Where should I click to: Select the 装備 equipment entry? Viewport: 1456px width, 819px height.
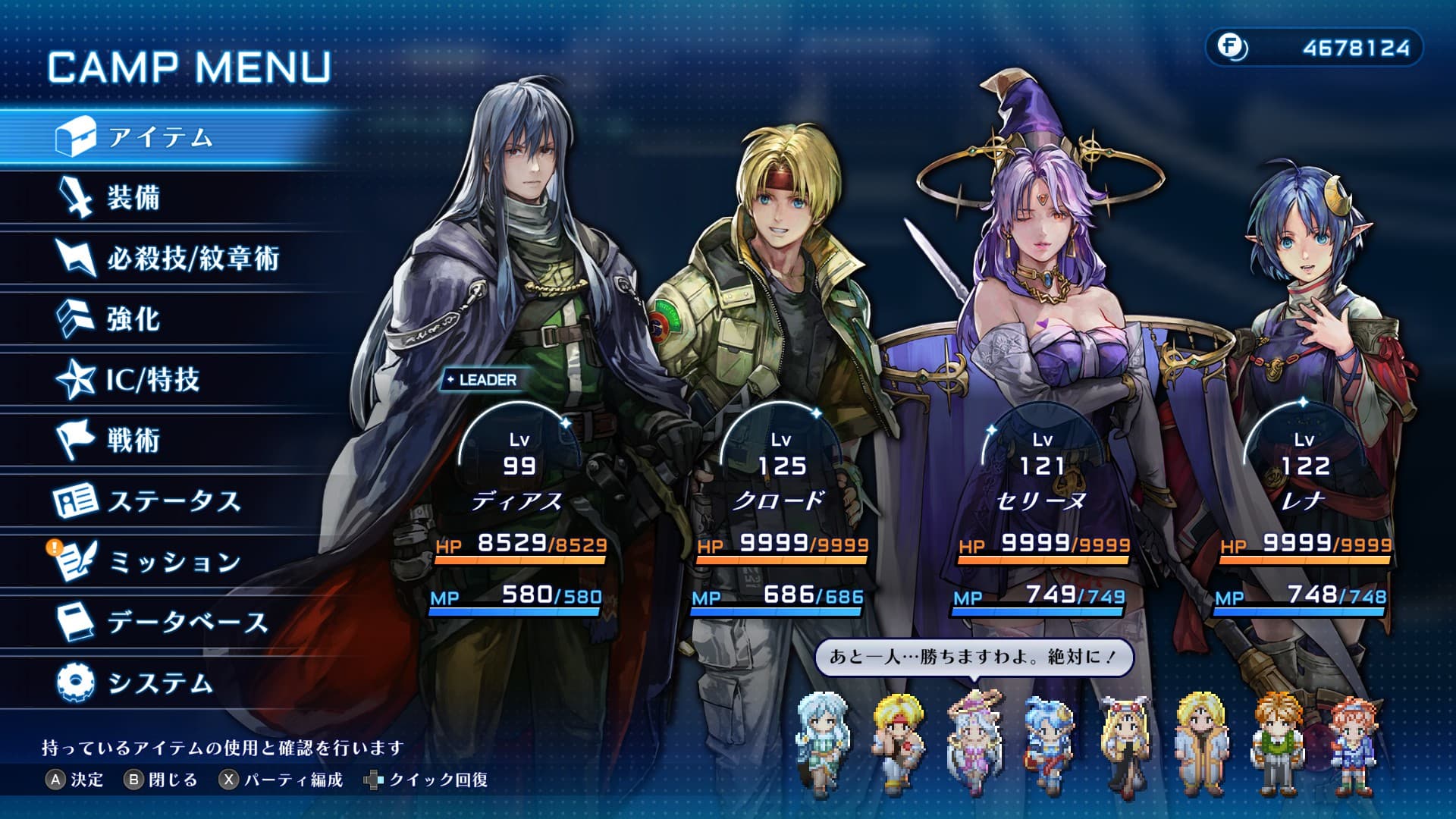[133, 198]
